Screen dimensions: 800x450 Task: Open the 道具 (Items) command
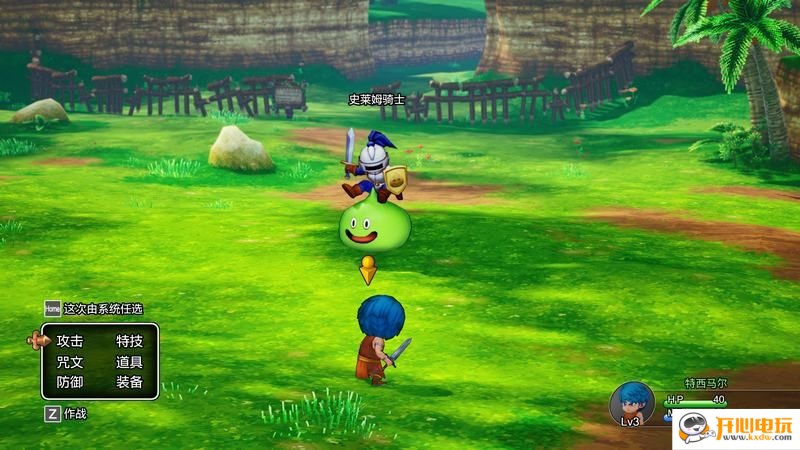(129, 361)
